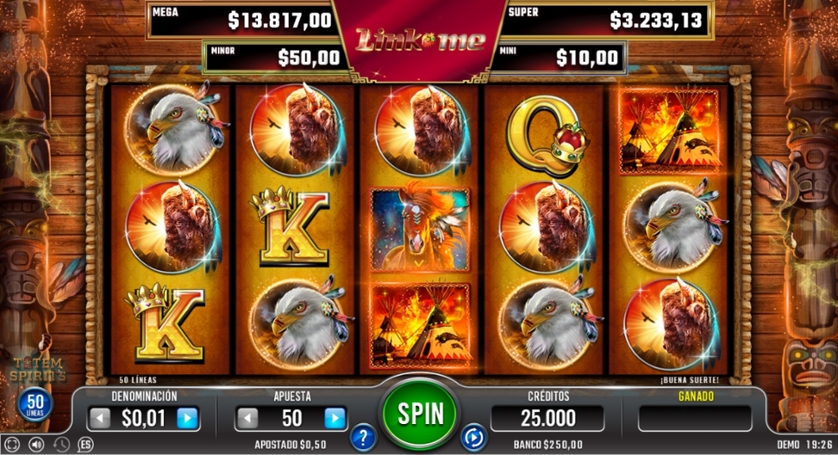Viewport: 838px width, 455px height.
Task: Increase the denominación value
Action: [x=187, y=418]
